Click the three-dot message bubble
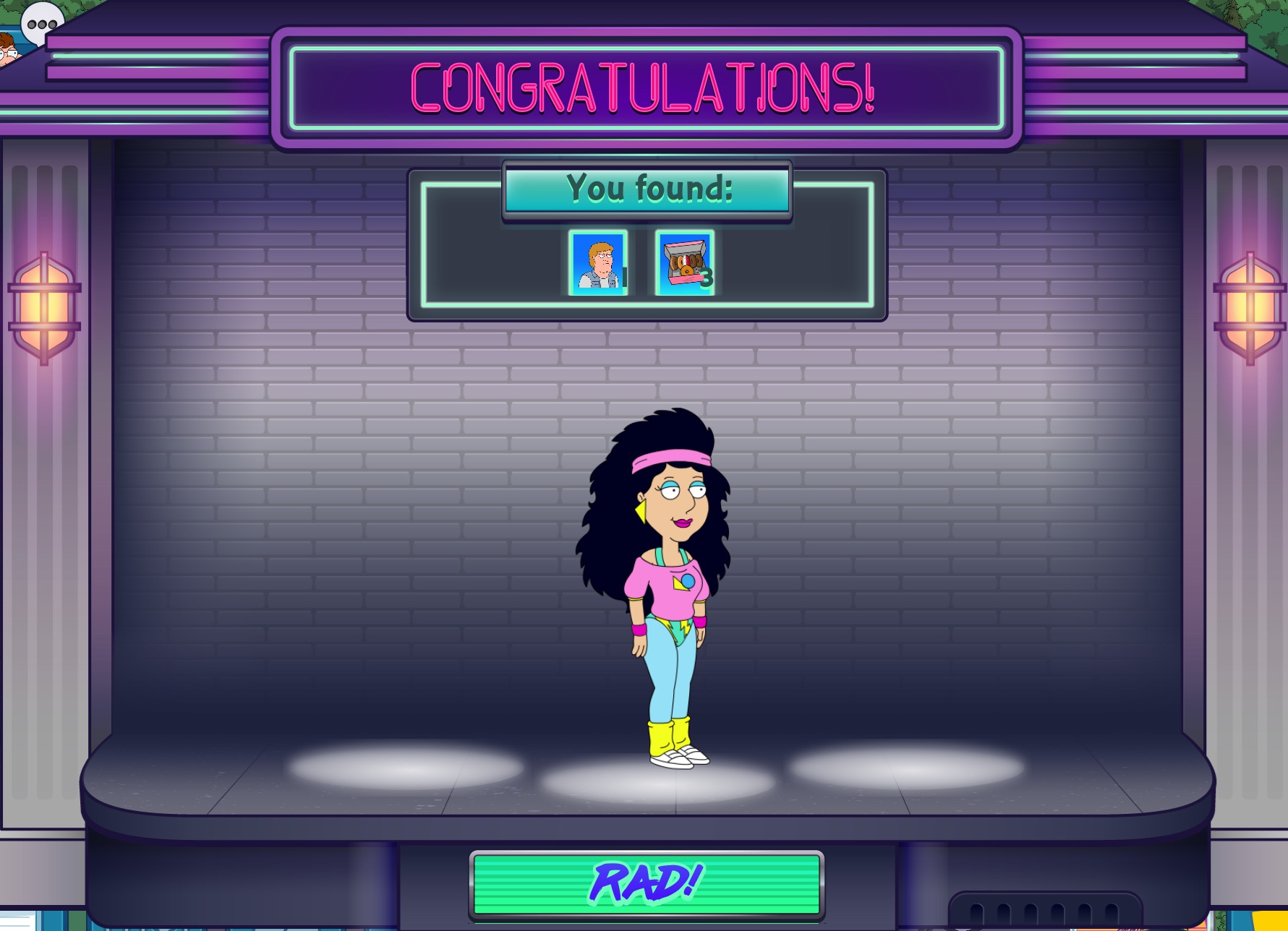 41,22
